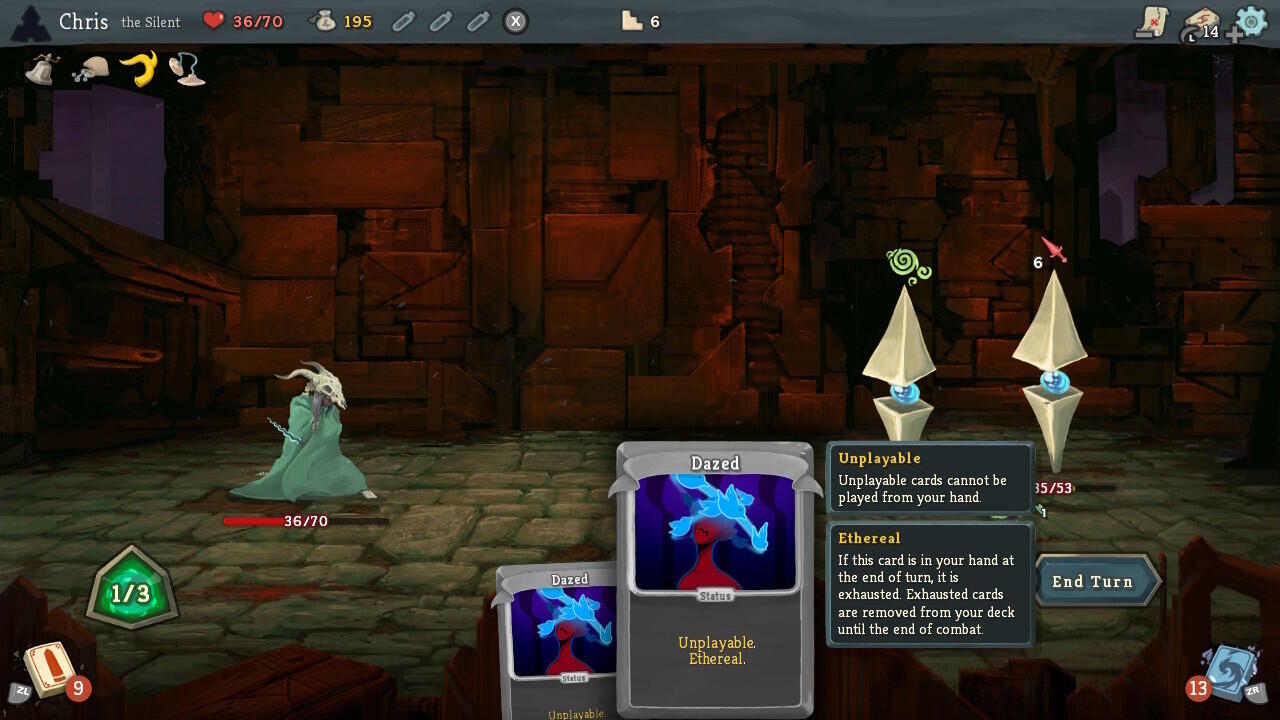The image size is (1280, 720).
Task: Select the first empty potion slot
Action: (403, 21)
